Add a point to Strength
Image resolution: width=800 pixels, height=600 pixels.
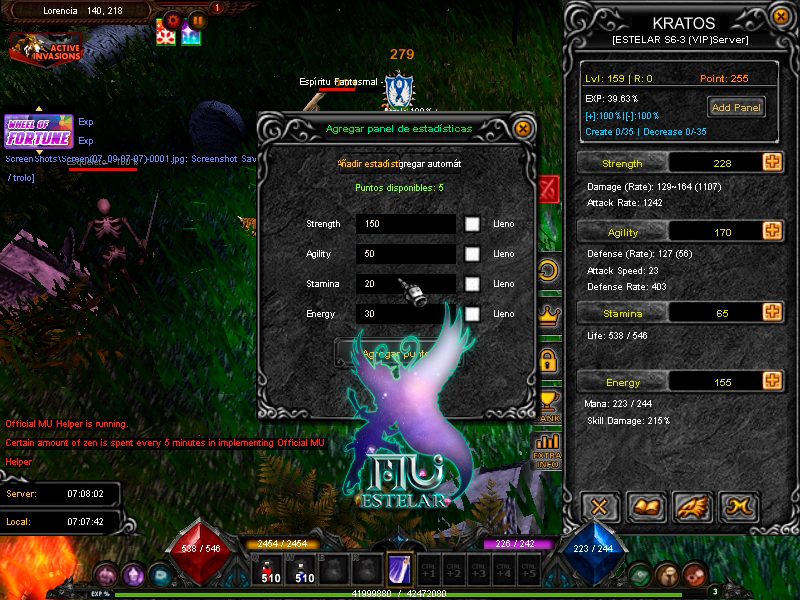click(772, 162)
